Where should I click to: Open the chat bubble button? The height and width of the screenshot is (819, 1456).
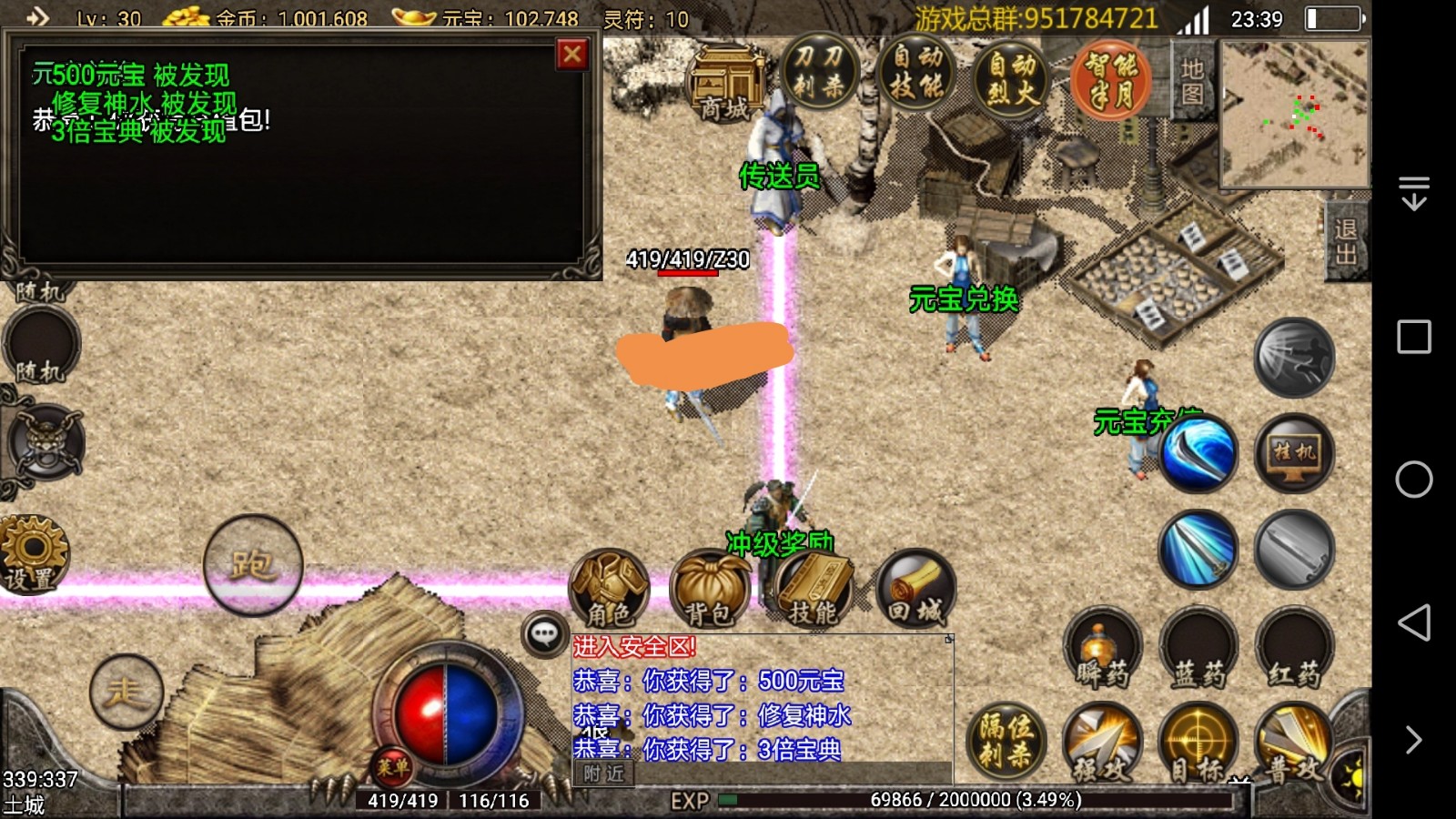(544, 633)
